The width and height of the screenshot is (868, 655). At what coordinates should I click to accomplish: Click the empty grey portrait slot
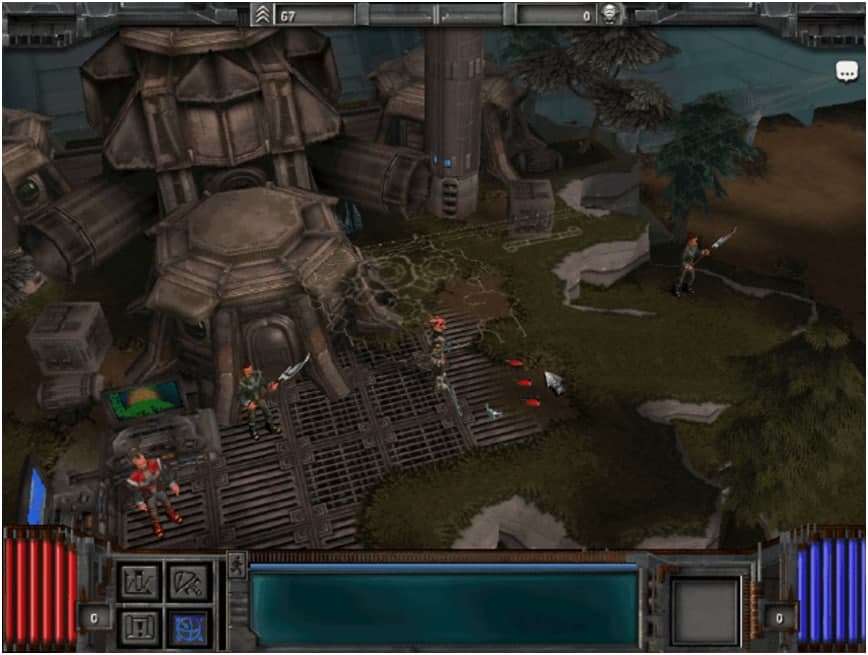[x=705, y=609]
